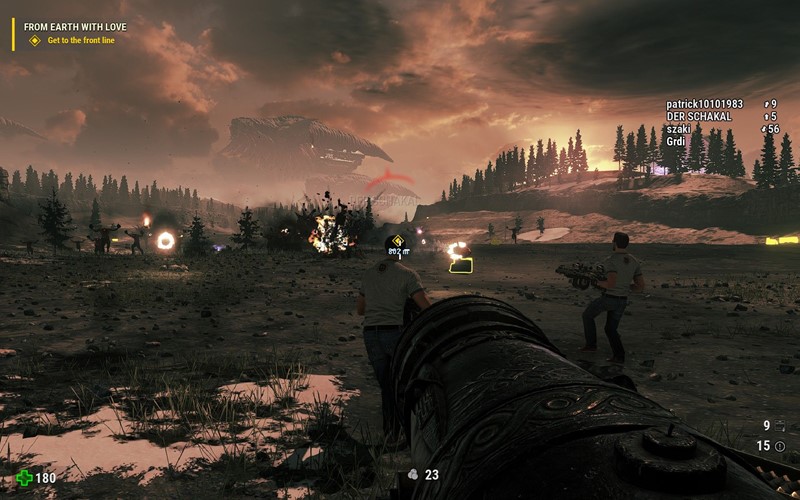Click the green health cross icon
Image resolution: width=800 pixels, height=500 pixels.
(23, 478)
